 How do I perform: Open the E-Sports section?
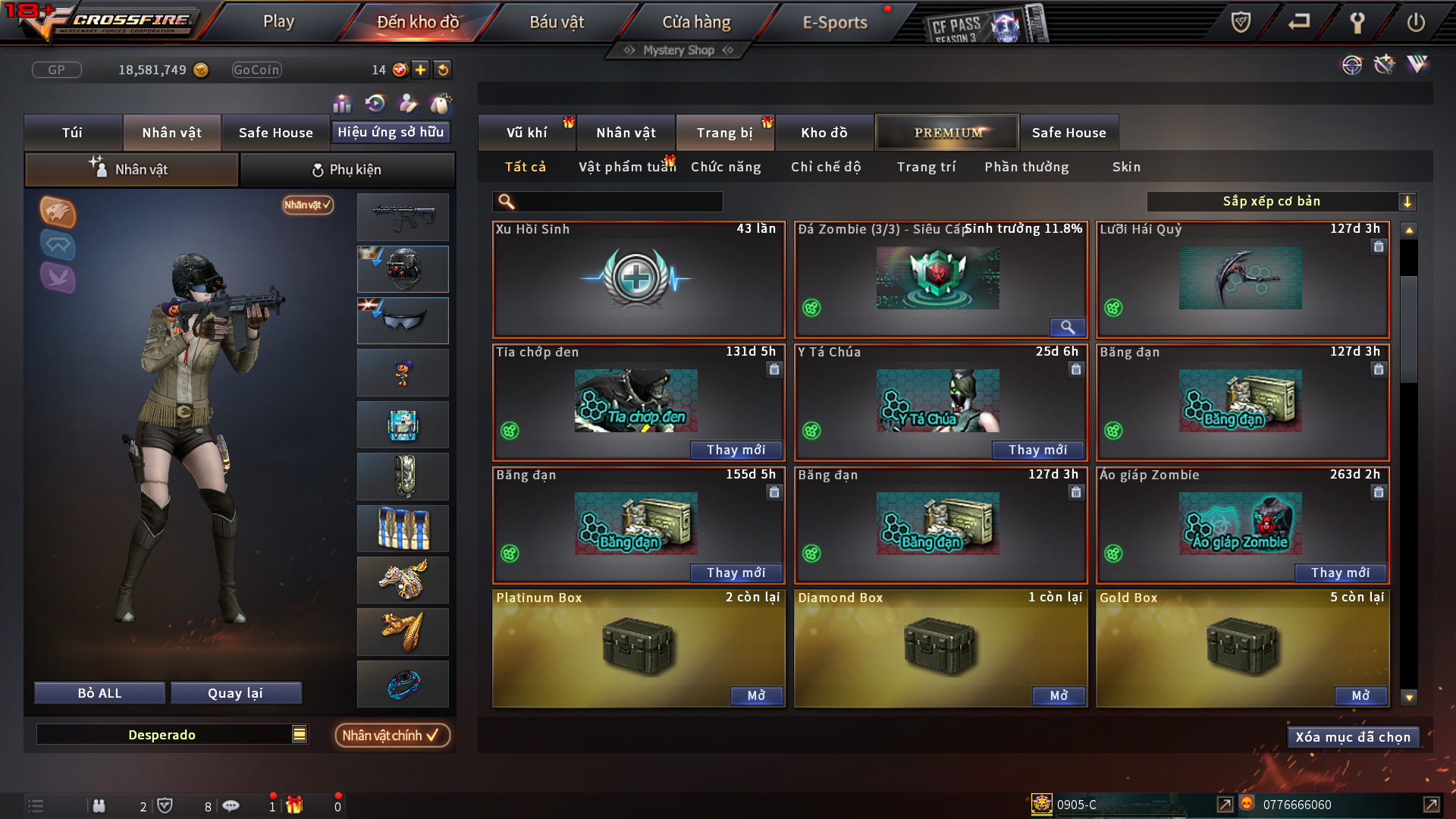click(x=834, y=22)
